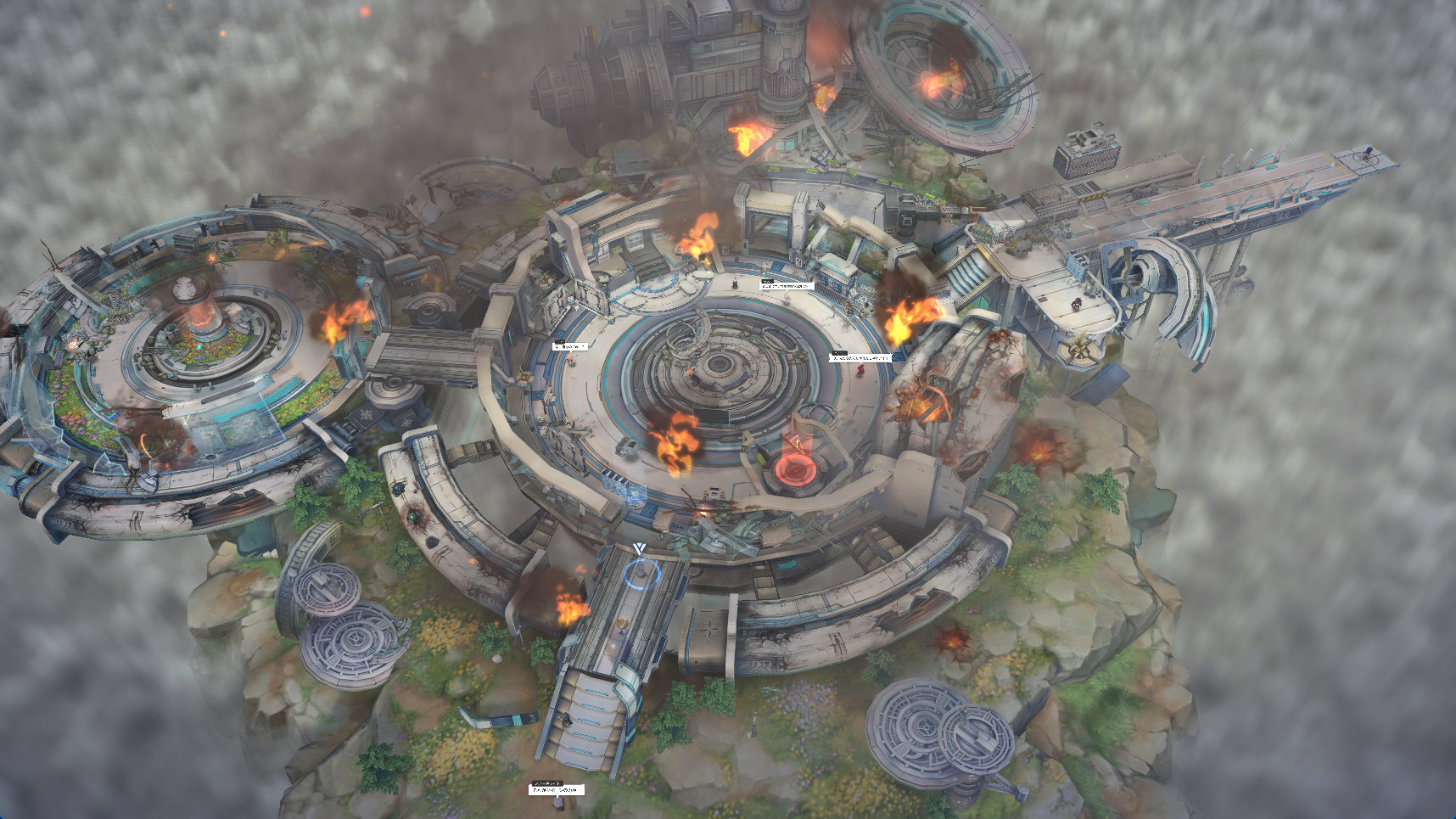The width and height of the screenshot is (1456, 819).
Task: Select the label above the dark red figure
Action: pos(860,358)
